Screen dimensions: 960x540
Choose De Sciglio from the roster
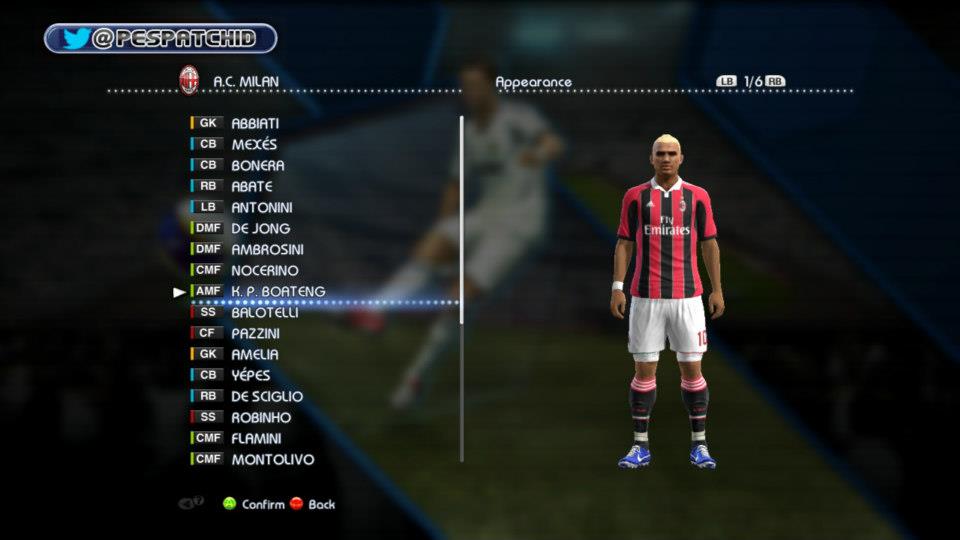pyautogui.click(x=266, y=396)
